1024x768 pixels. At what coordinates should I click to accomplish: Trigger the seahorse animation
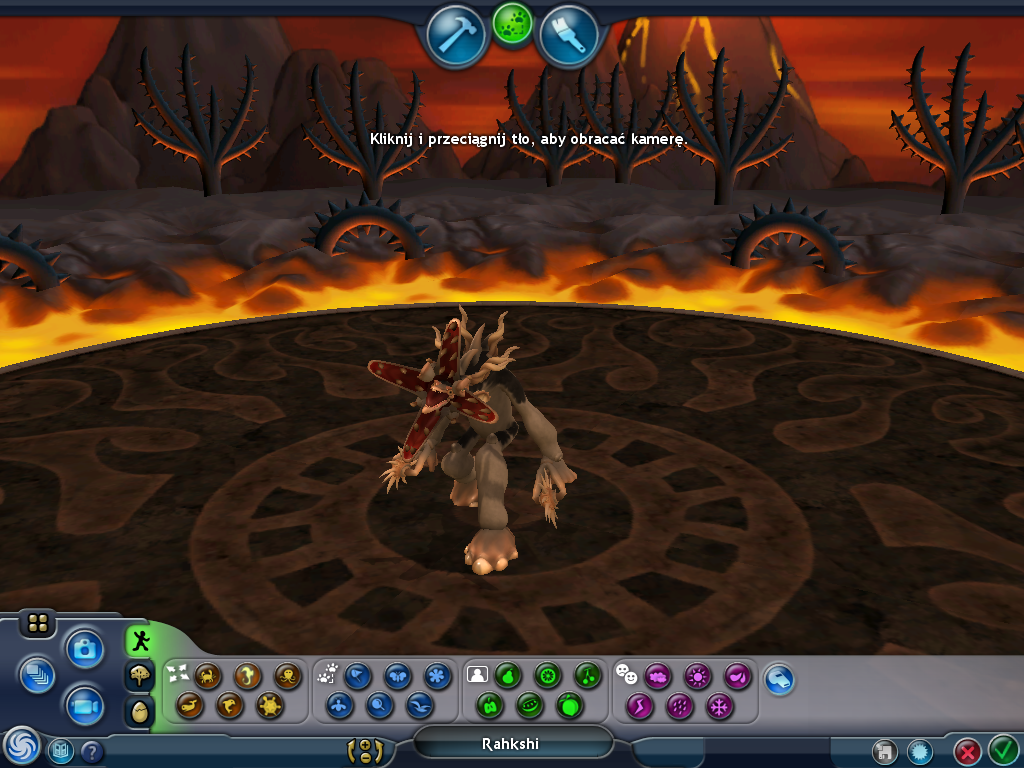tap(247, 676)
